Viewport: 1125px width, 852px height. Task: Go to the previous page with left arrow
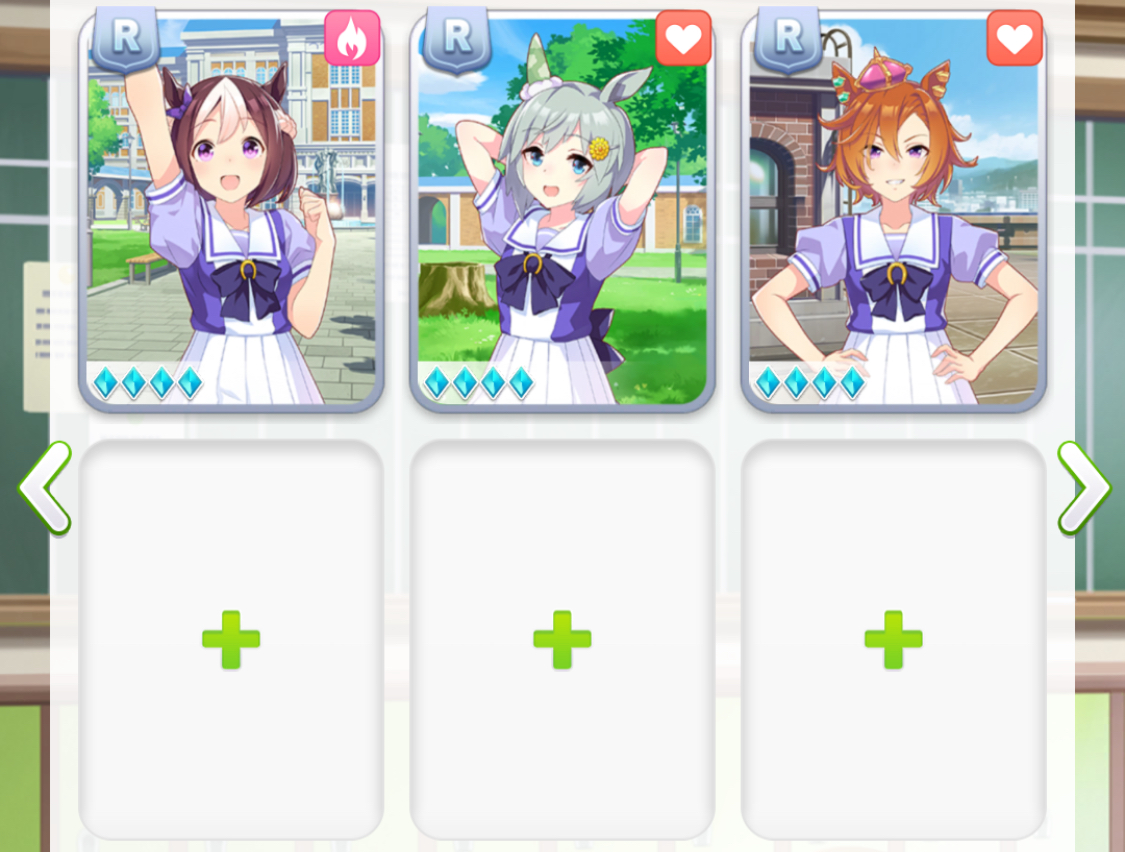[x=45, y=489]
